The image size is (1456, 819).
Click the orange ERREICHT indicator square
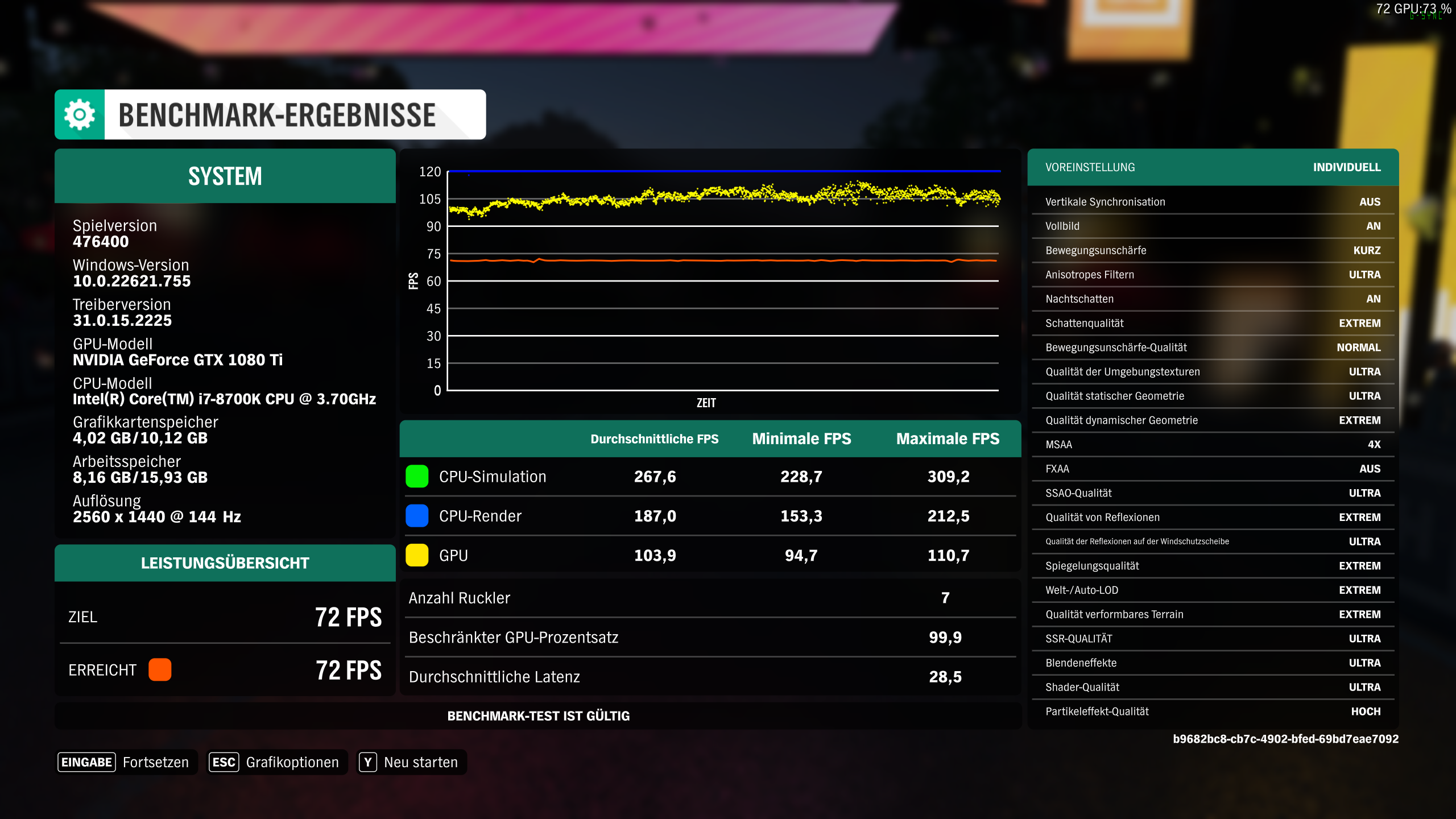[160, 670]
